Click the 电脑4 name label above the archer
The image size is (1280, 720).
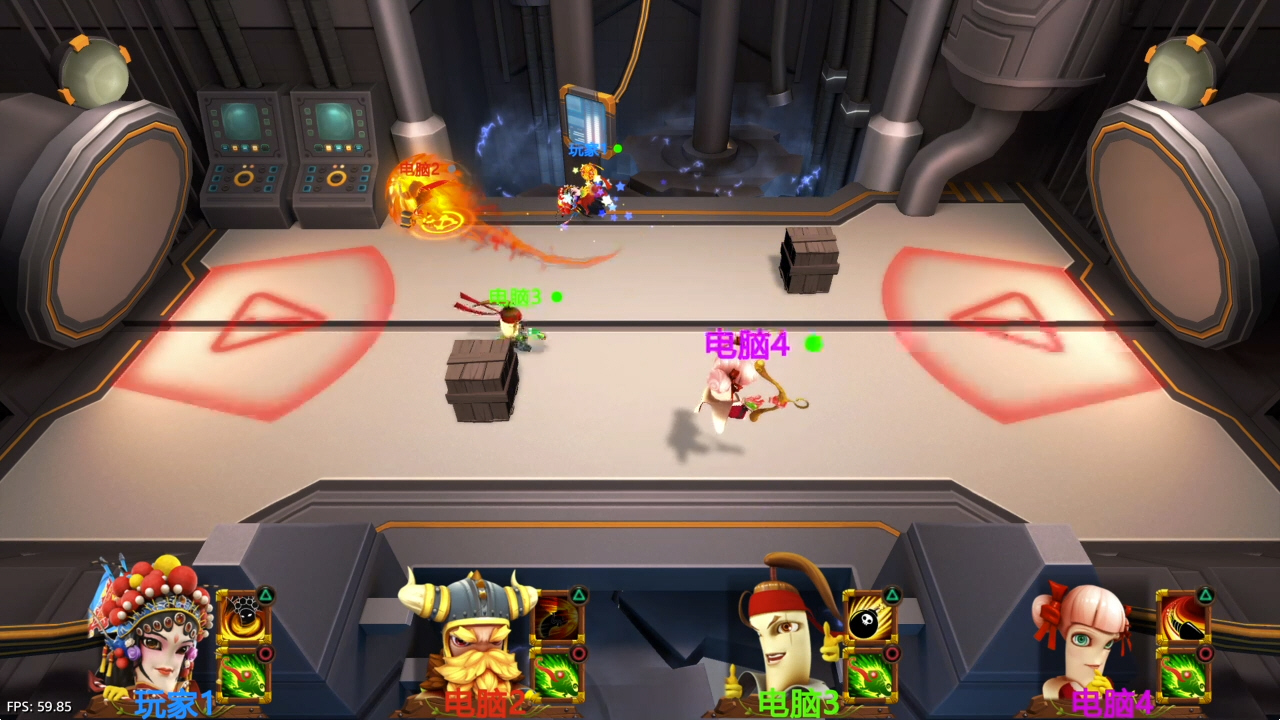point(745,344)
